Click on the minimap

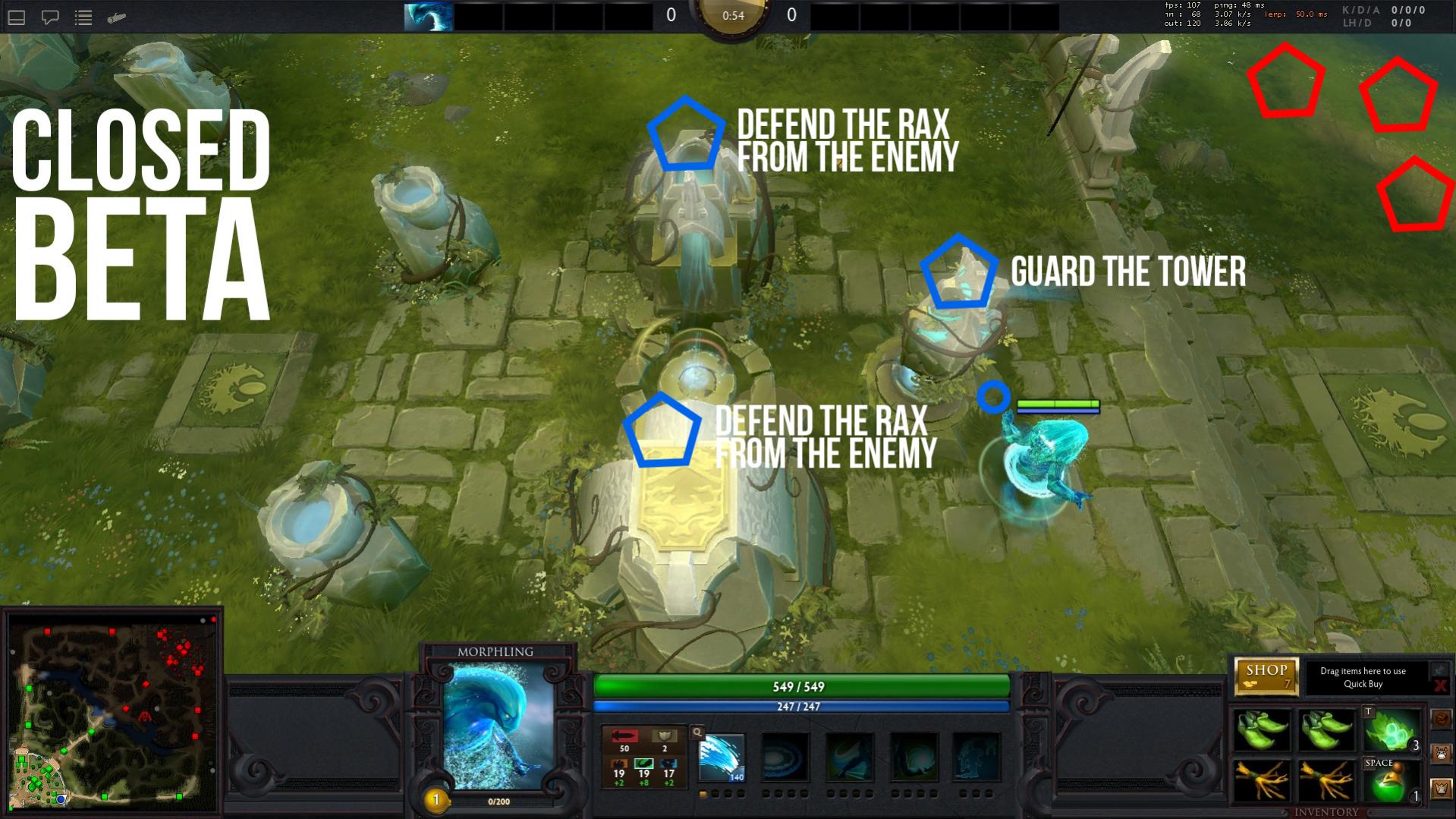pyautogui.click(x=113, y=713)
